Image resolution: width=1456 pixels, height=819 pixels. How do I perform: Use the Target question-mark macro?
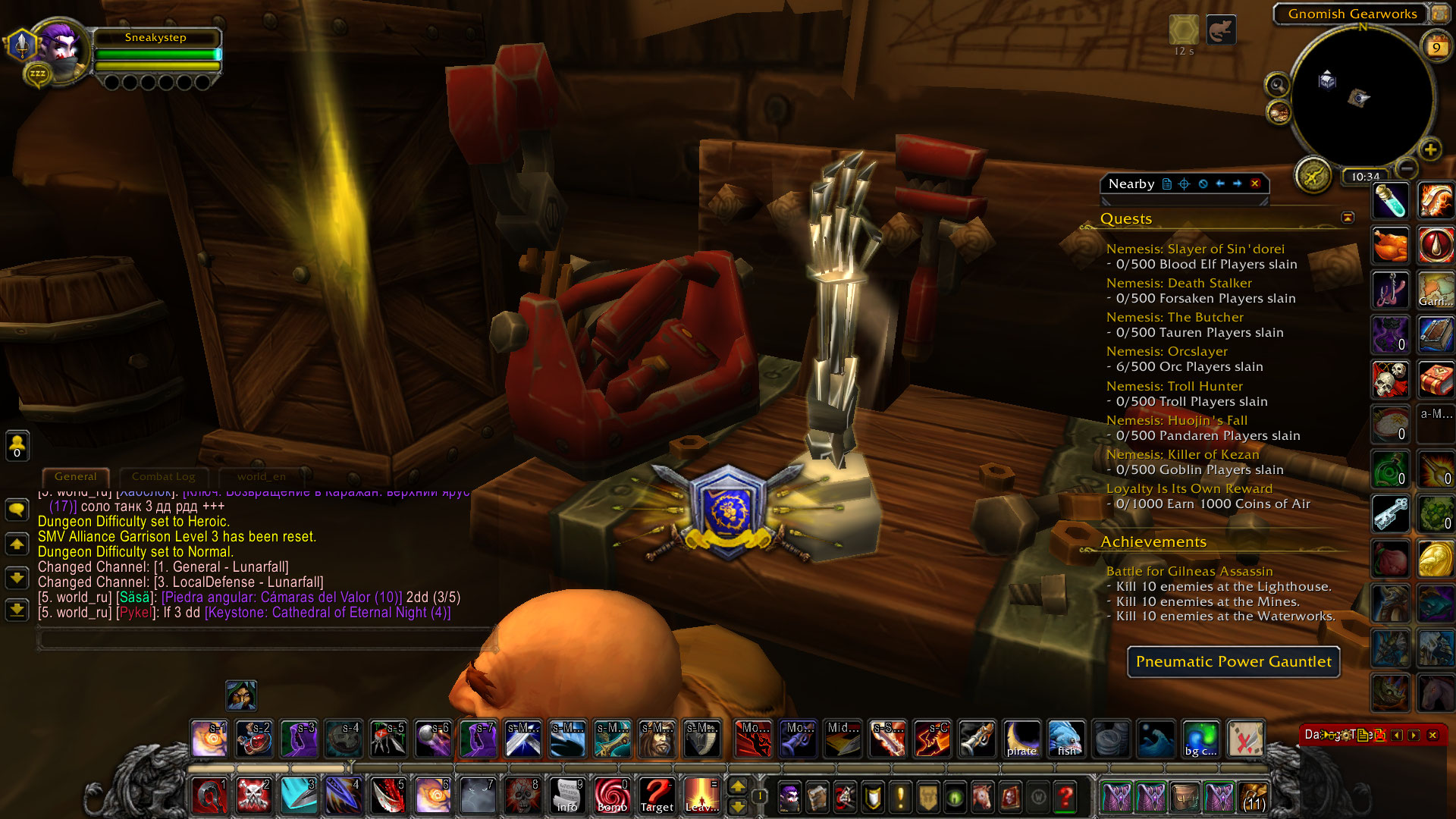pyautogui.click(x=657, y=796)
